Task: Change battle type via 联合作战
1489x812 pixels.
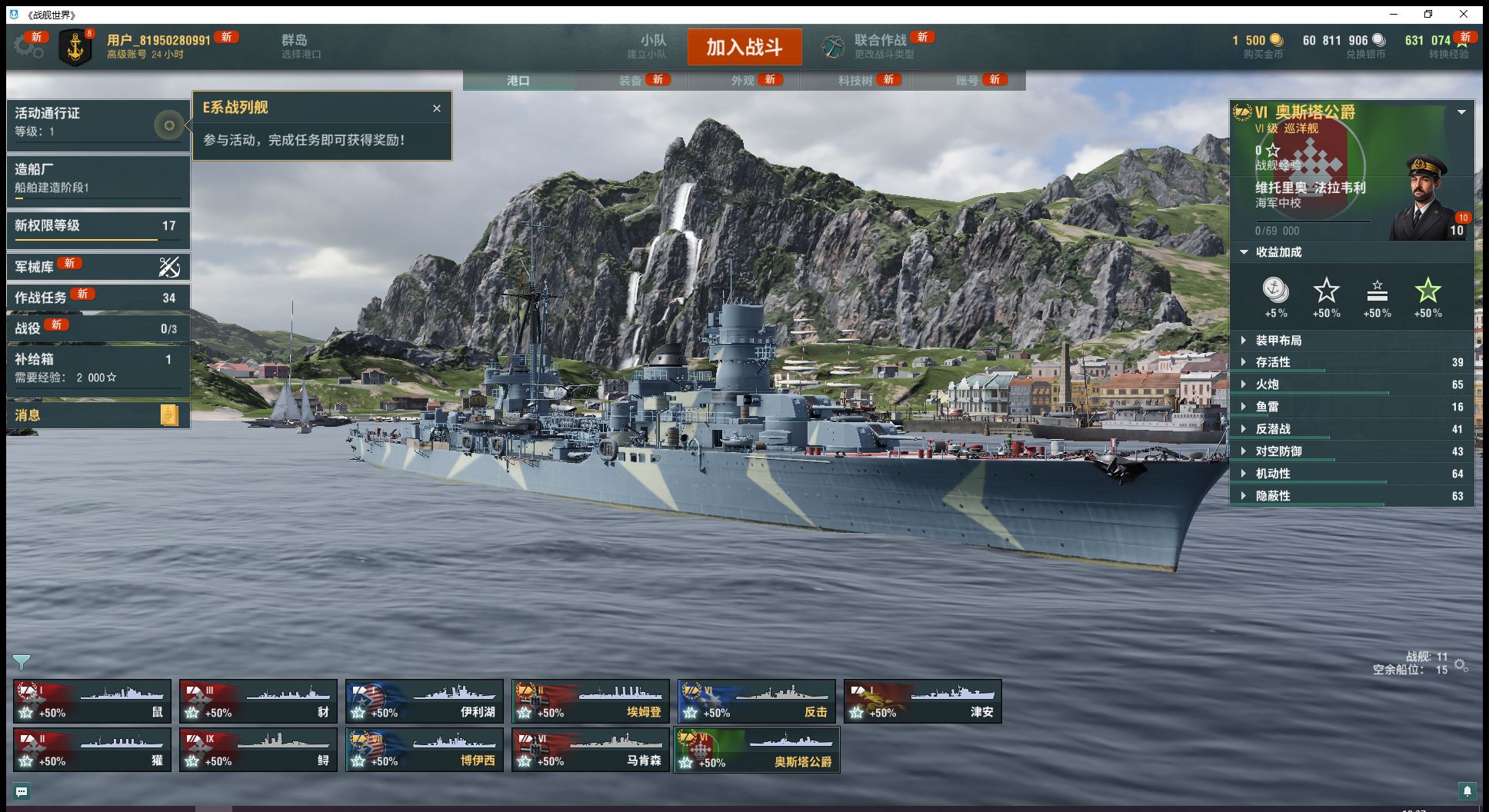Action: 880,46
